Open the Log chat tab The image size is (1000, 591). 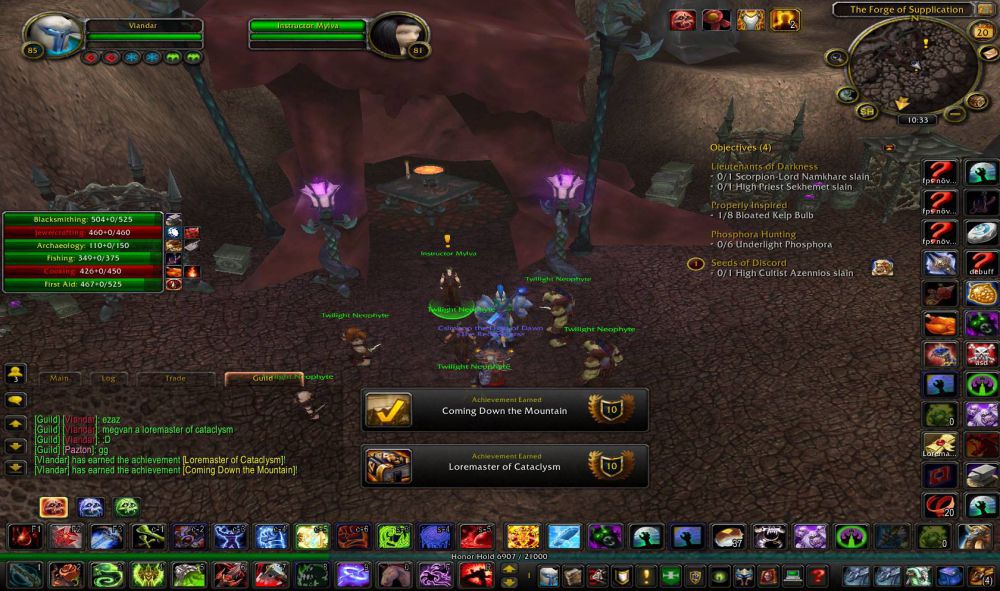(108, 379)
